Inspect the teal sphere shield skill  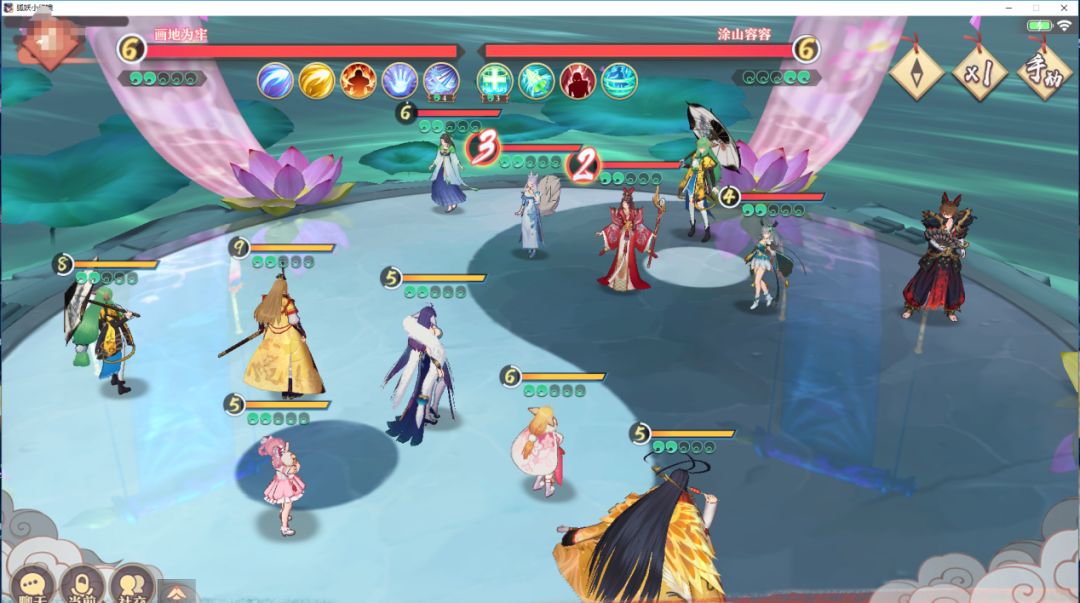[x=619, y=80]
